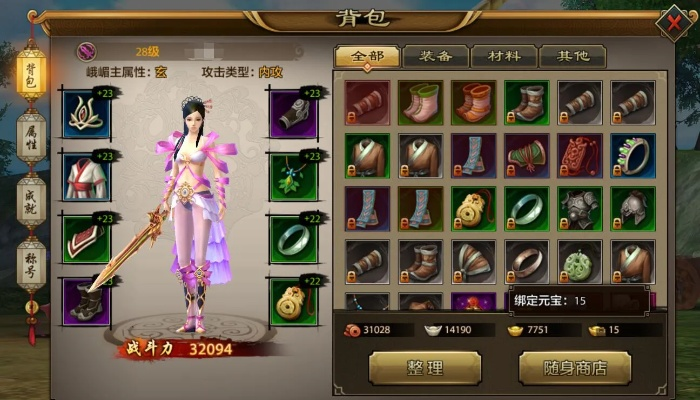Select the 背包 backpack side tab
The image size is (700, 400).
click(31, 75)
